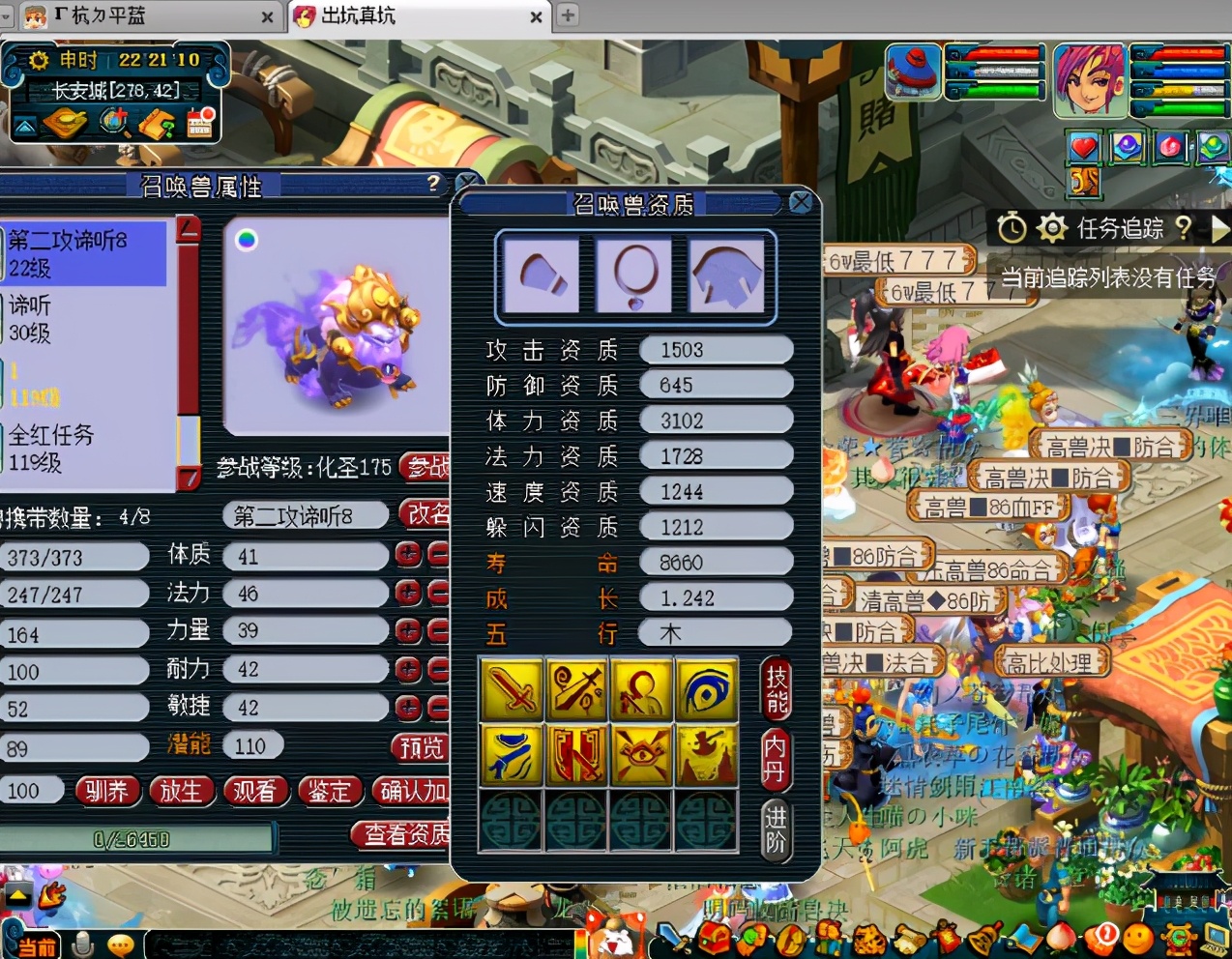The height and width of the screenshot is (959, 1232).
Task: Click the 鉴定 button
Action: [x=329, y=791]
